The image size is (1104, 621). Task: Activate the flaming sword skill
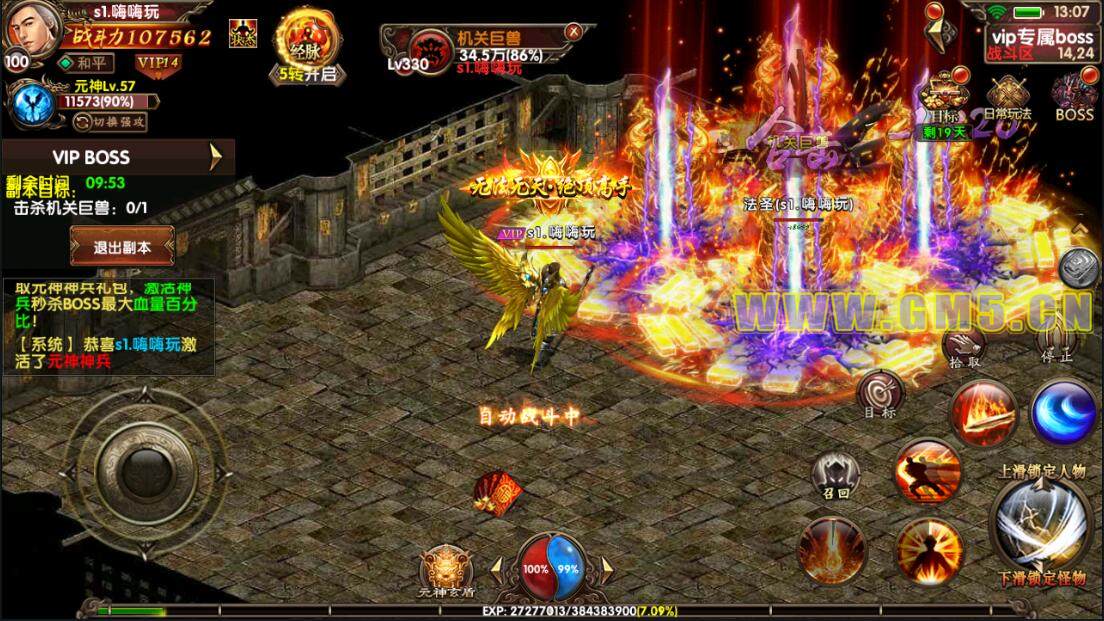(984, 413)
